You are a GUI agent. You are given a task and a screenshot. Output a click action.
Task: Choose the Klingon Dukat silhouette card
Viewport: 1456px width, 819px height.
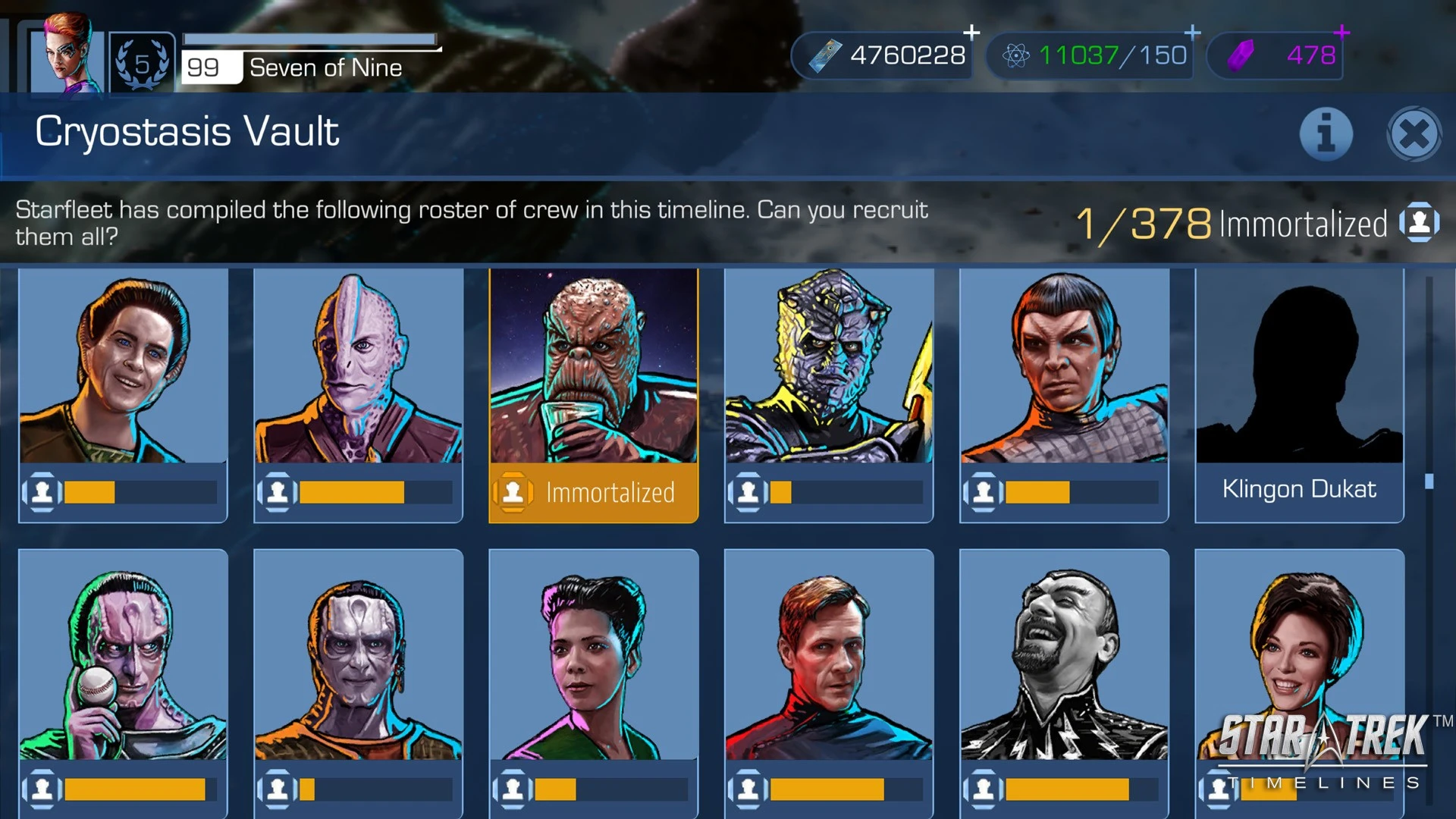click(x=1299, y=394)
